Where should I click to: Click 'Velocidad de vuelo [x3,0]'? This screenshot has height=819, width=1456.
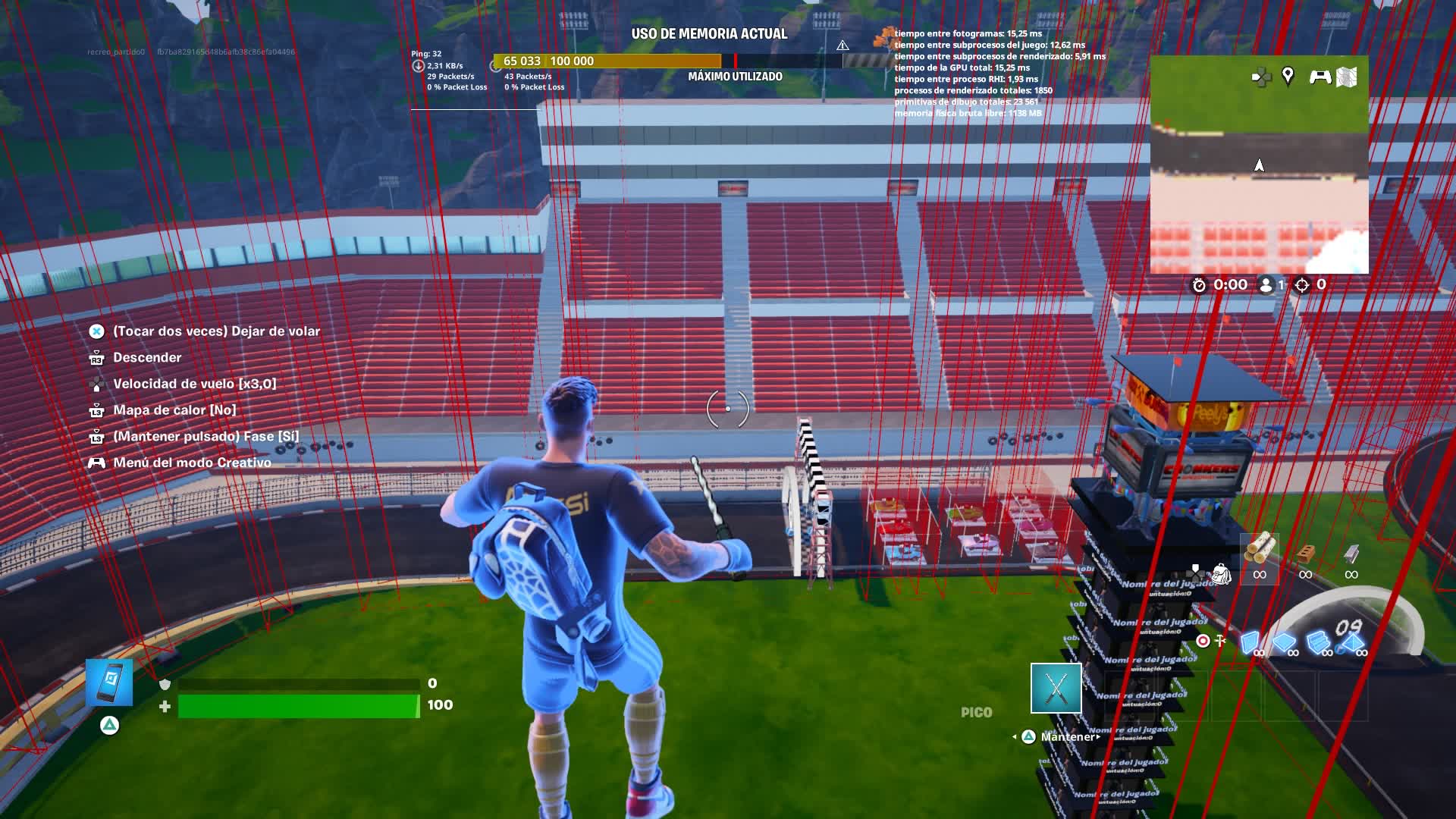click(x=195, y=383)
